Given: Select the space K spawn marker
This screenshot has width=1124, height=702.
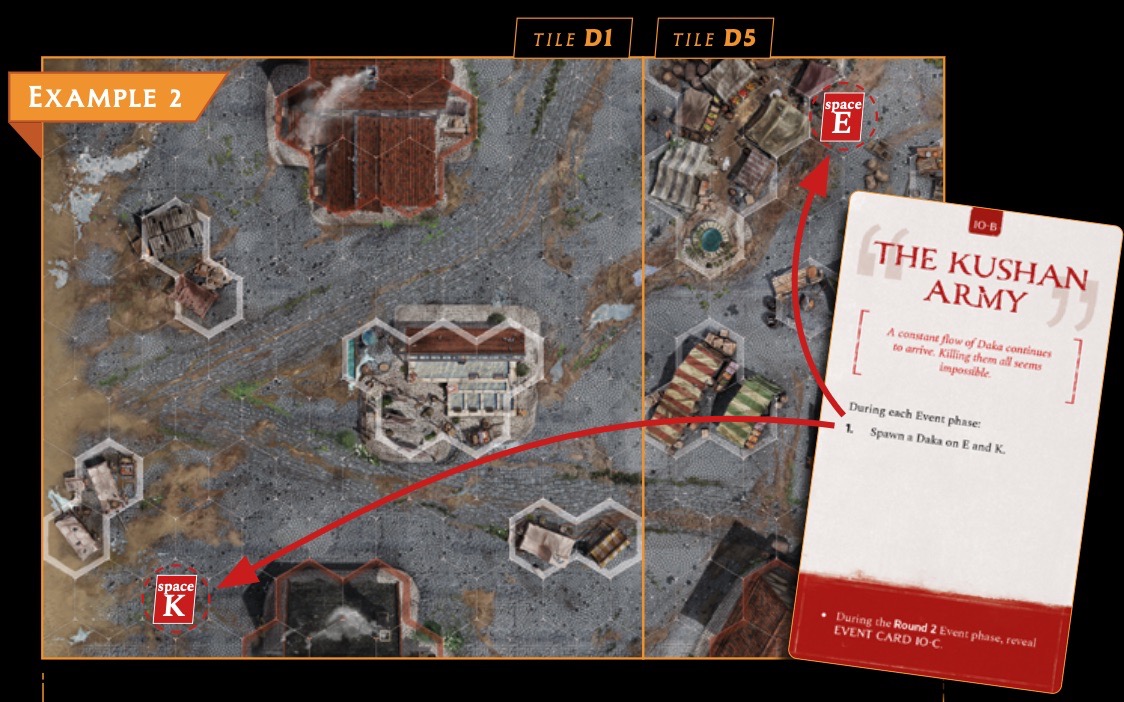Looking at the screenshot, I should [175, 598].
